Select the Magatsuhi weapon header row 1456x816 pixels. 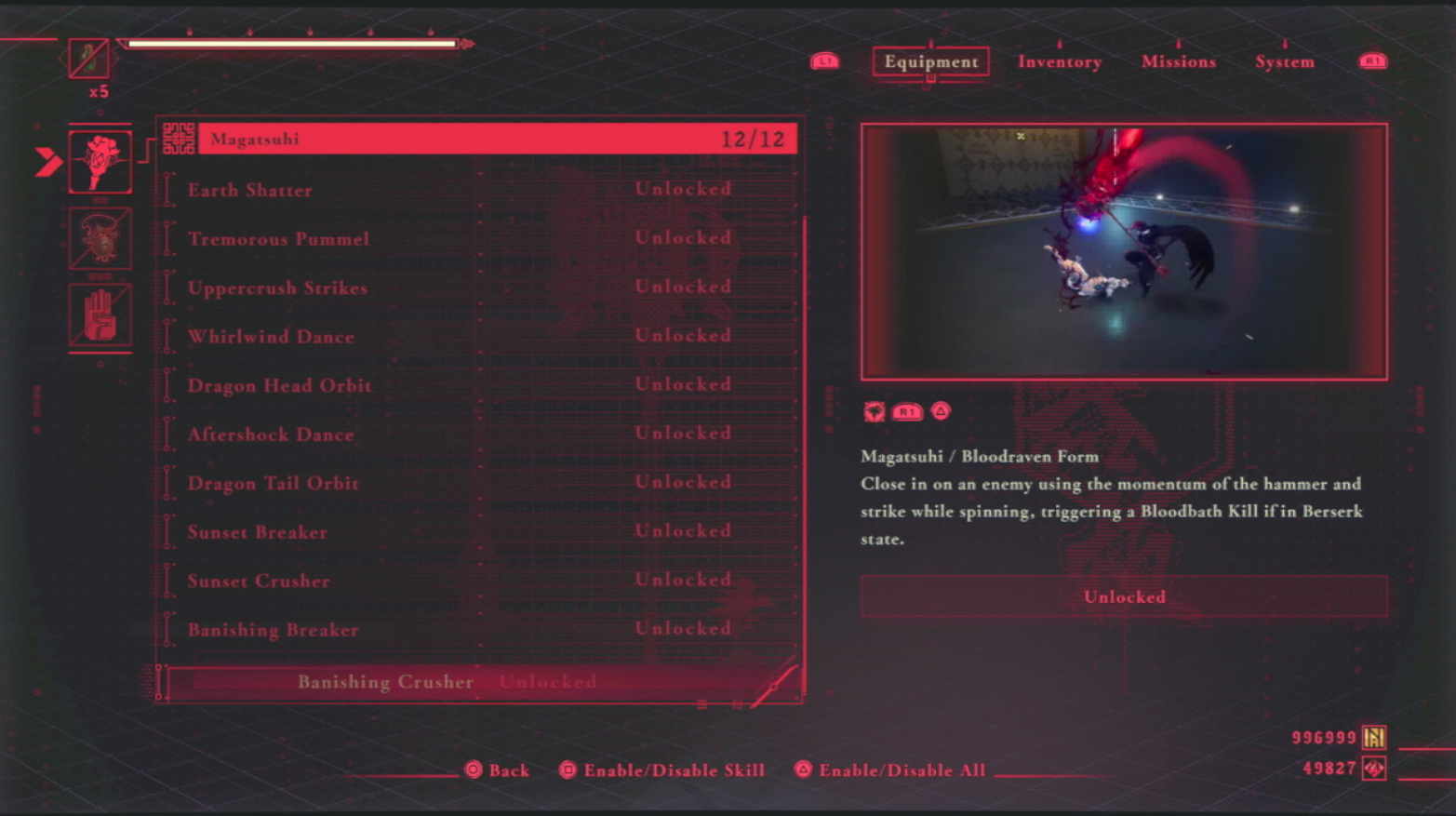click(497, 140)
